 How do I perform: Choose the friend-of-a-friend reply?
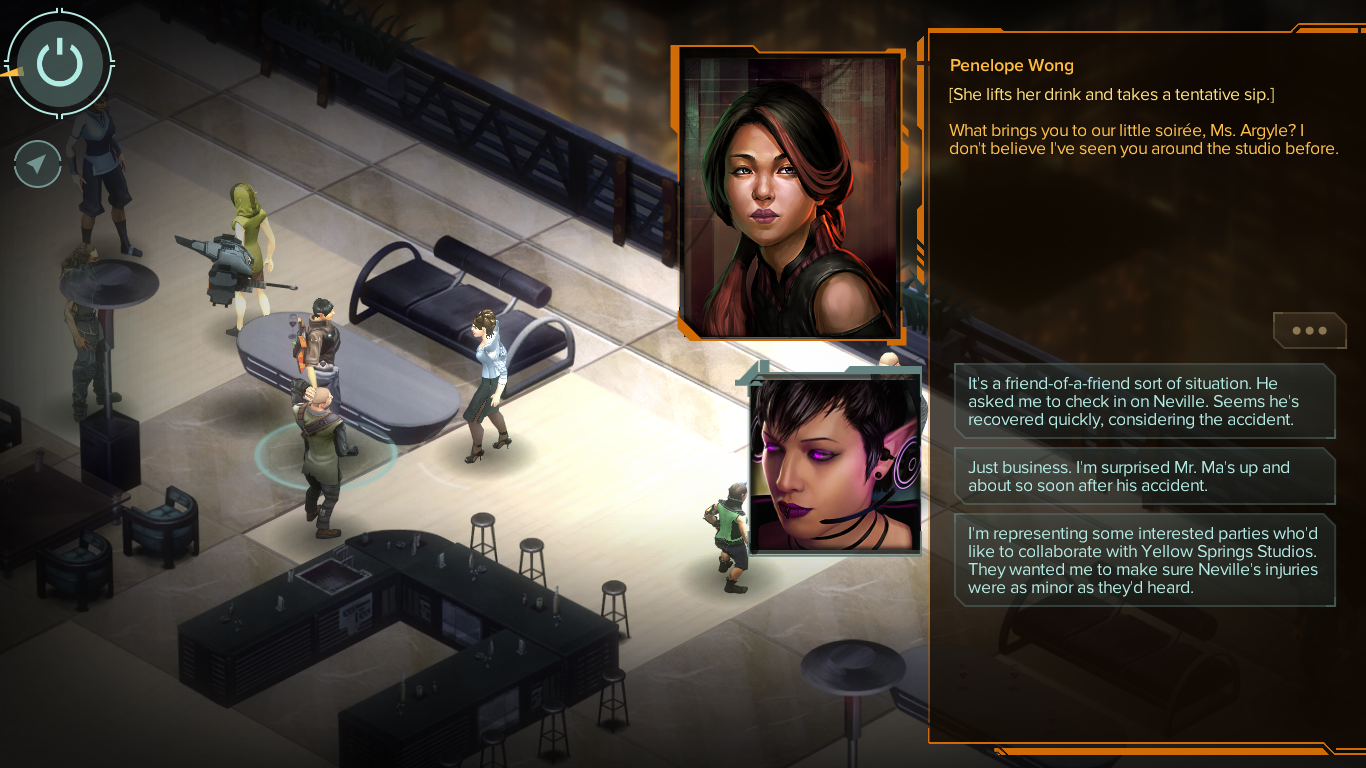[x=1144, y=401]
